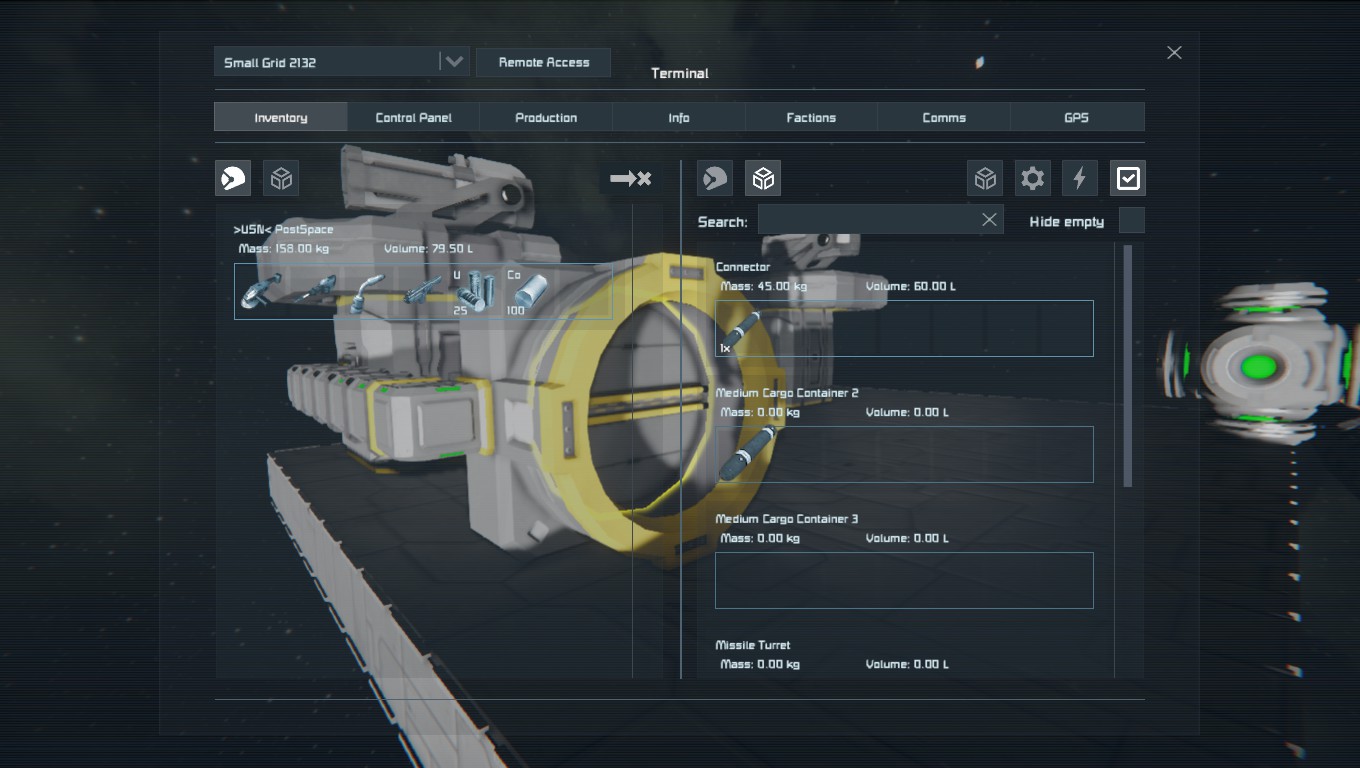Switch to the Control Panel tab
This screenshot has width=1360, height=768.
pyautogui.click(x=413, y=117)
